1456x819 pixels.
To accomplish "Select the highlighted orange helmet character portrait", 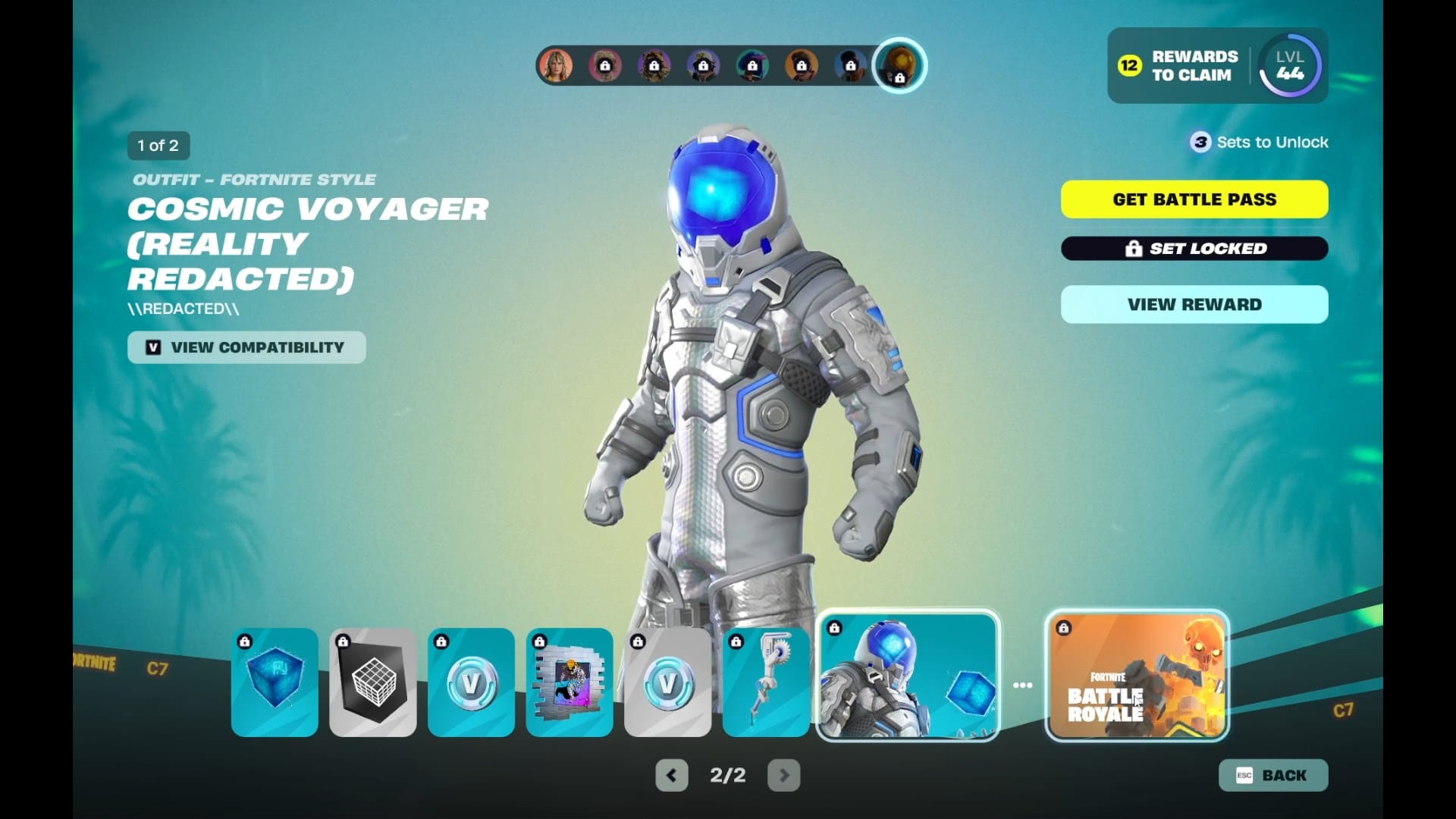I will [899, 65].
